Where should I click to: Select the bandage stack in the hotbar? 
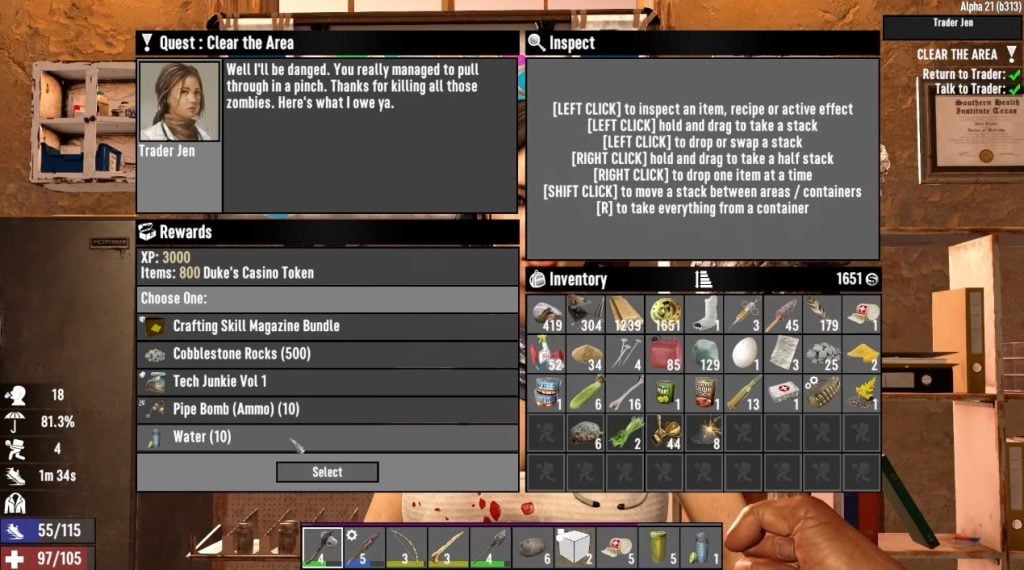617,547
